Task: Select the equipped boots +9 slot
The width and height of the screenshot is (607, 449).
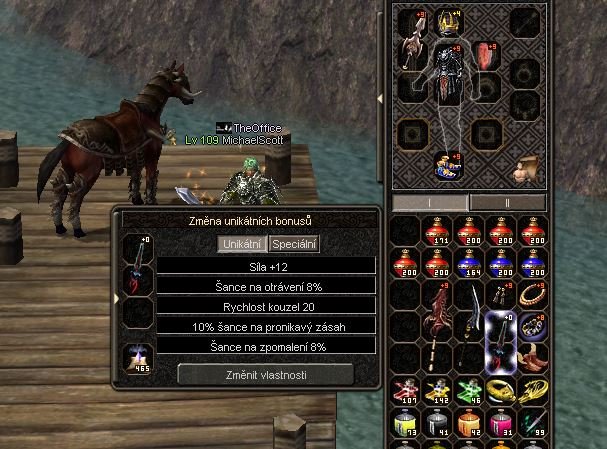Action: [x=446, y=167]
